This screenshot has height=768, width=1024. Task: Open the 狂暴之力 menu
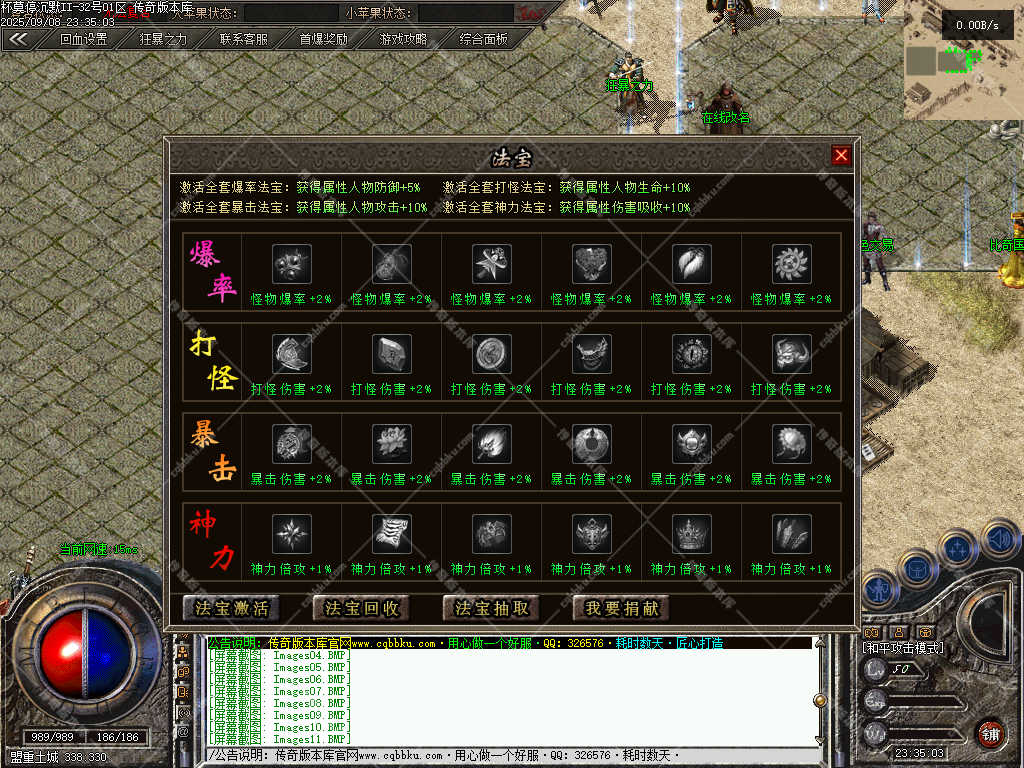coord(163,39)
